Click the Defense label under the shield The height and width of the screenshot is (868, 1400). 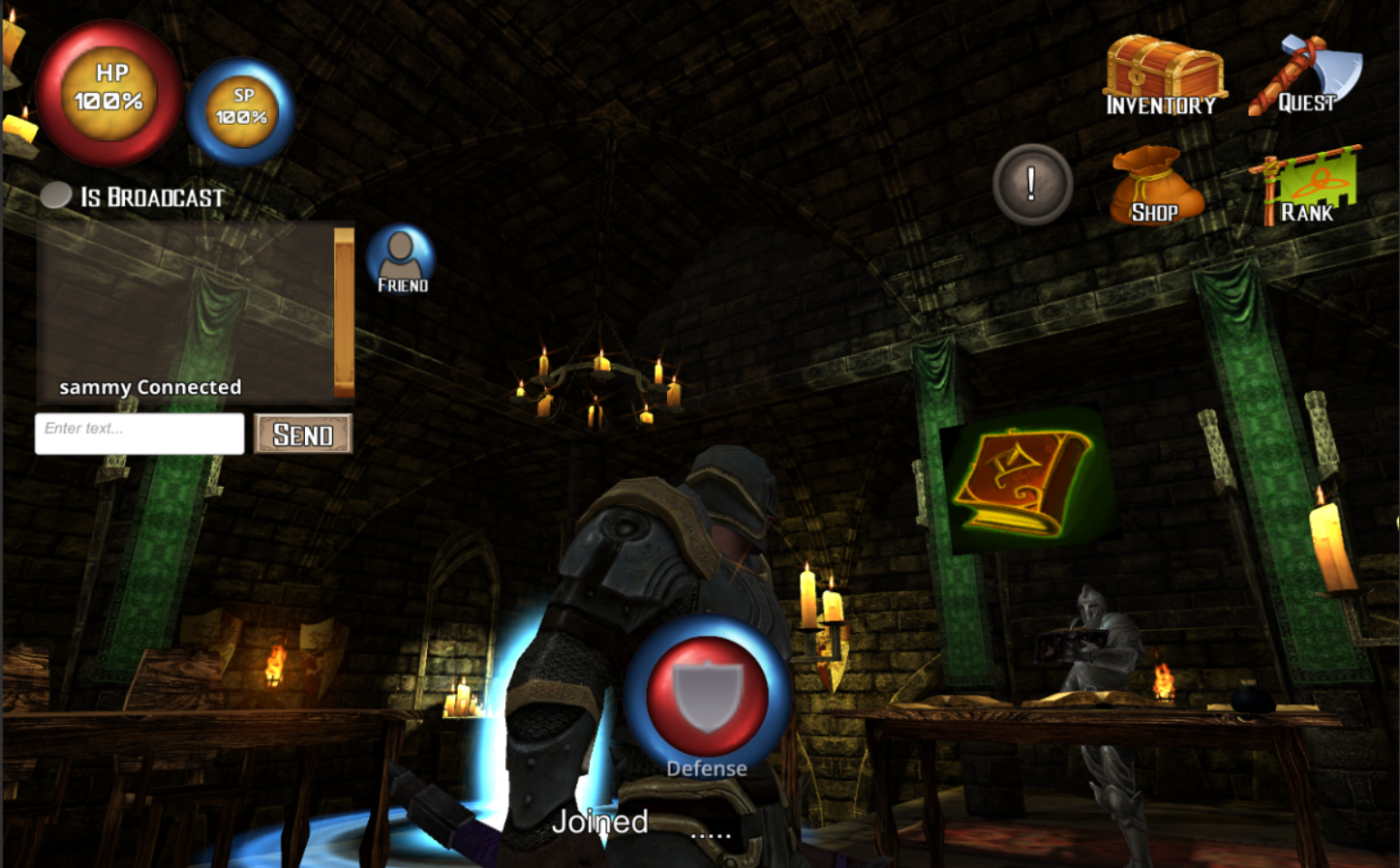click(706, 768)
